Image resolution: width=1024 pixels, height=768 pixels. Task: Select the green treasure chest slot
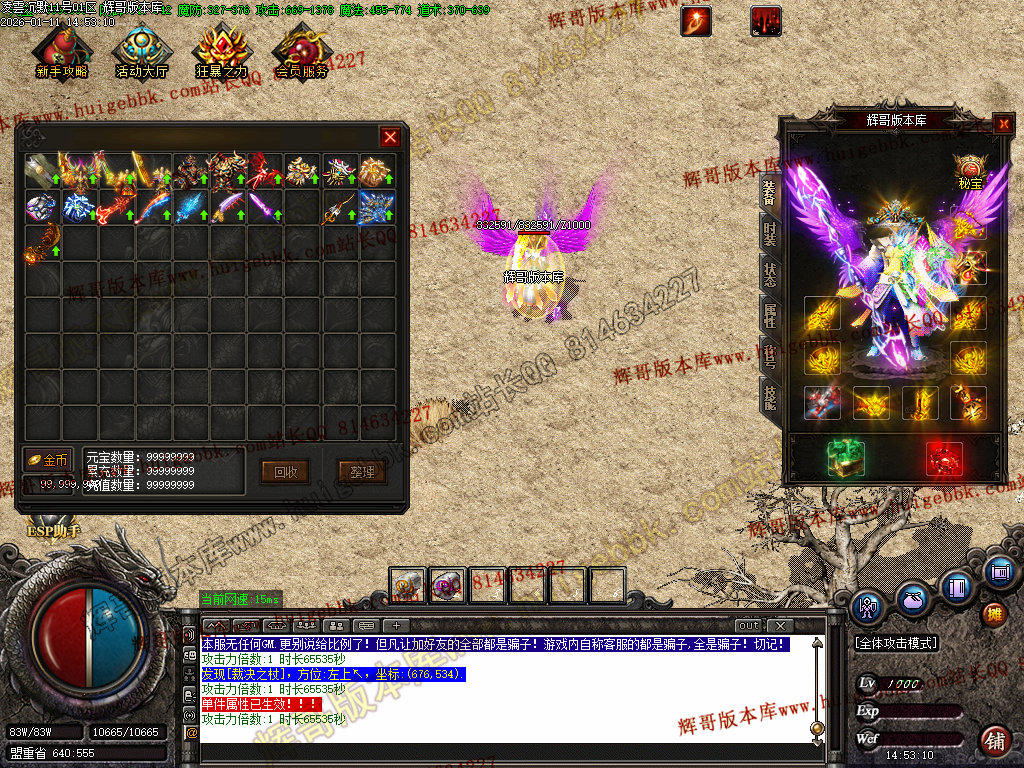coord(845,458)
